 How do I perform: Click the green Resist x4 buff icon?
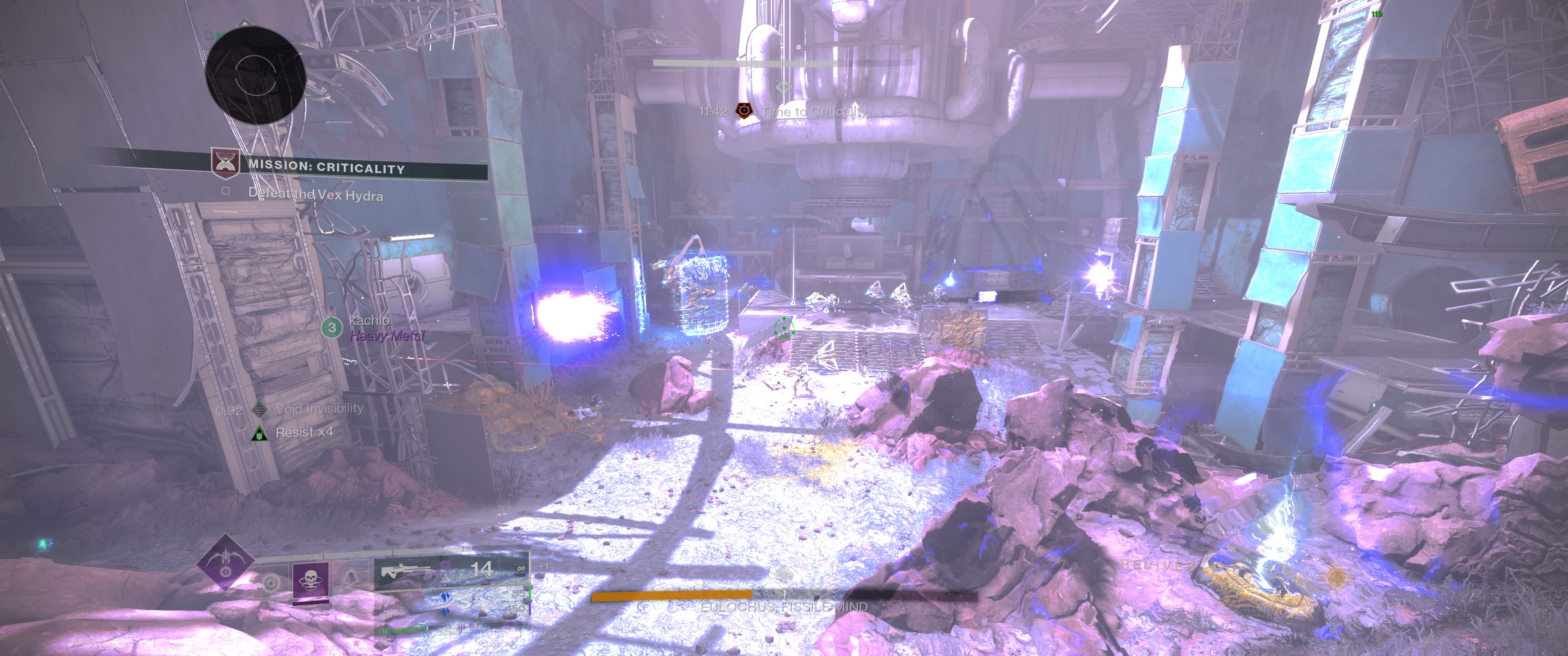point(259,433)
